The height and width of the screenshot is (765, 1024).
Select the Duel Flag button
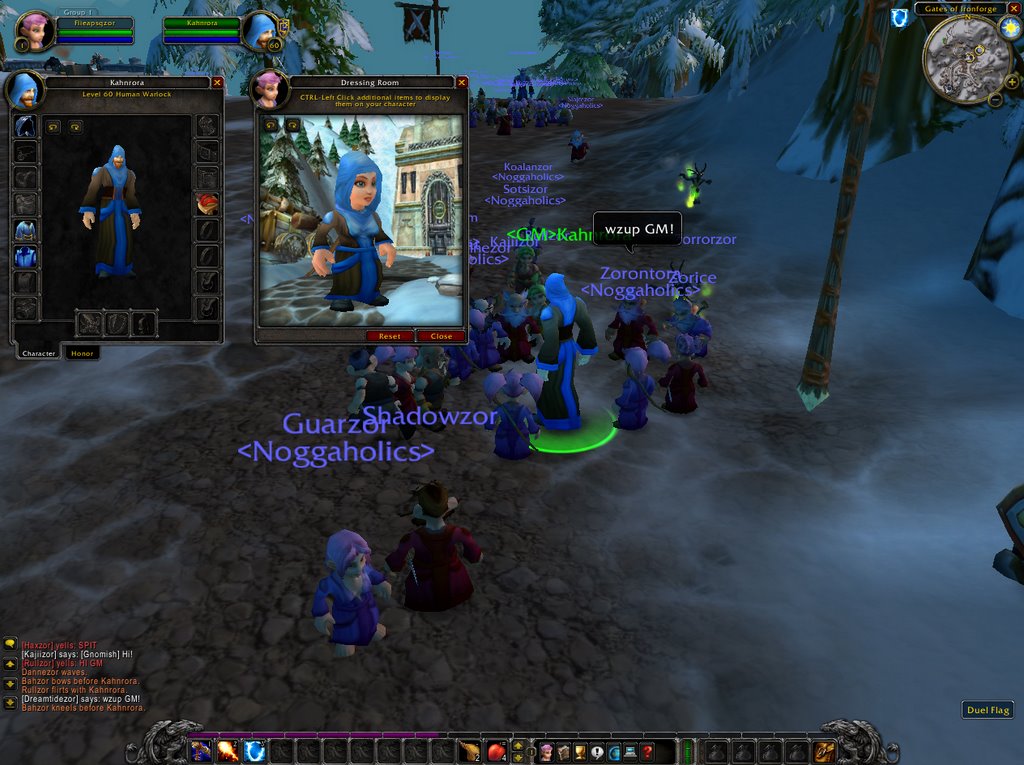pos(988,710)
